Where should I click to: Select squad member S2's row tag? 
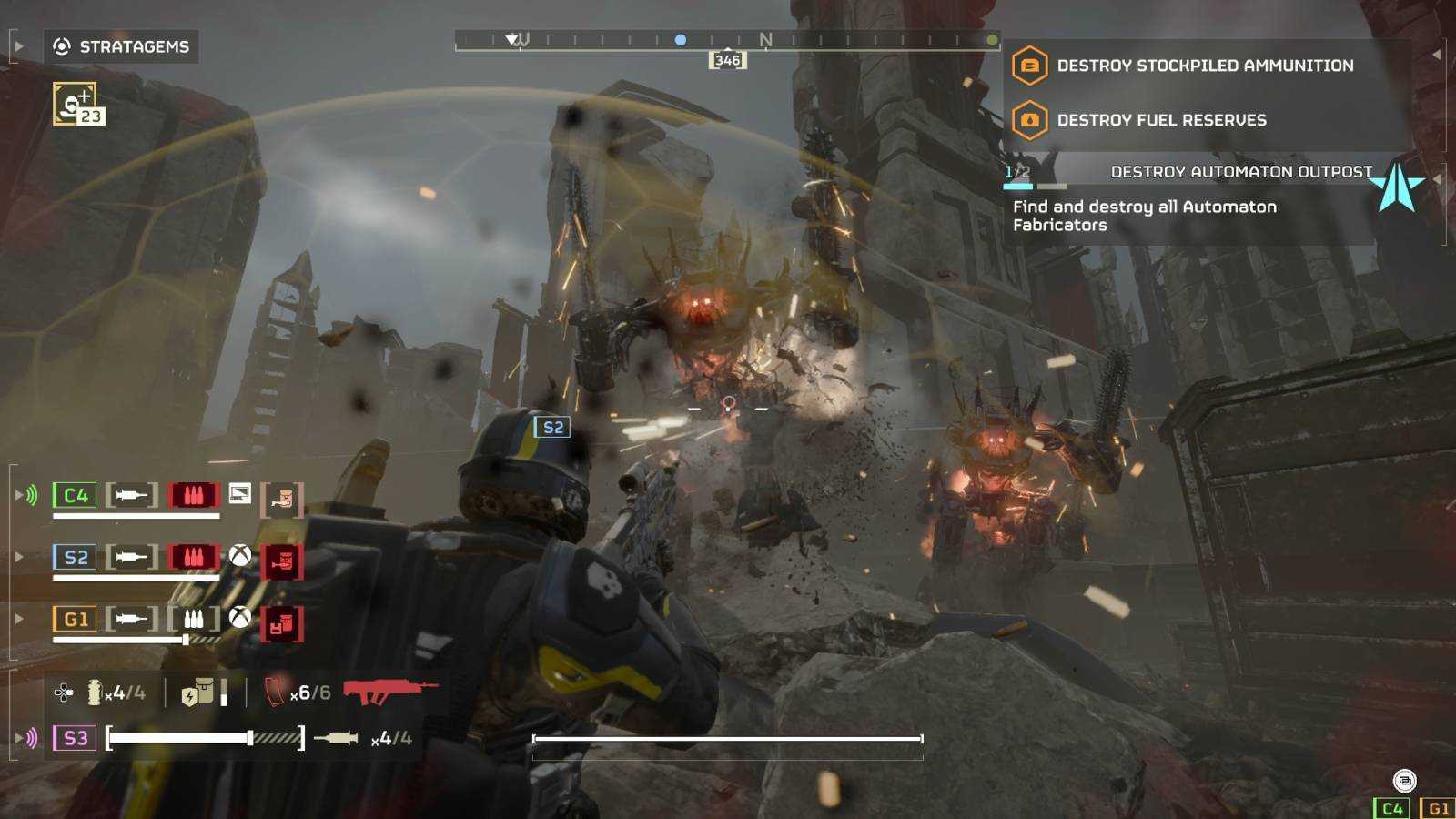pos(75,557)
